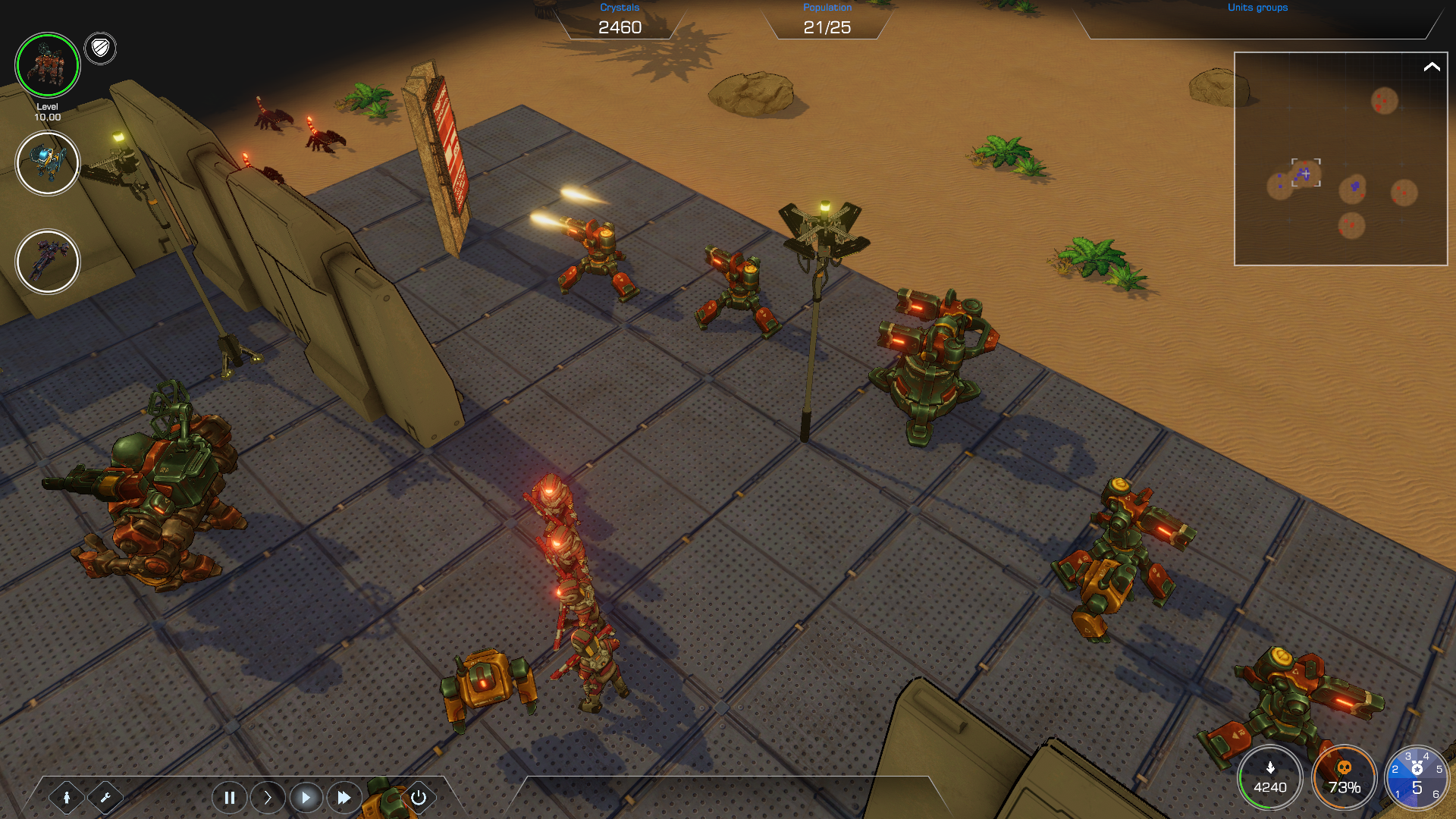
Task: Pause the game
Action: (x=229, y=797)
